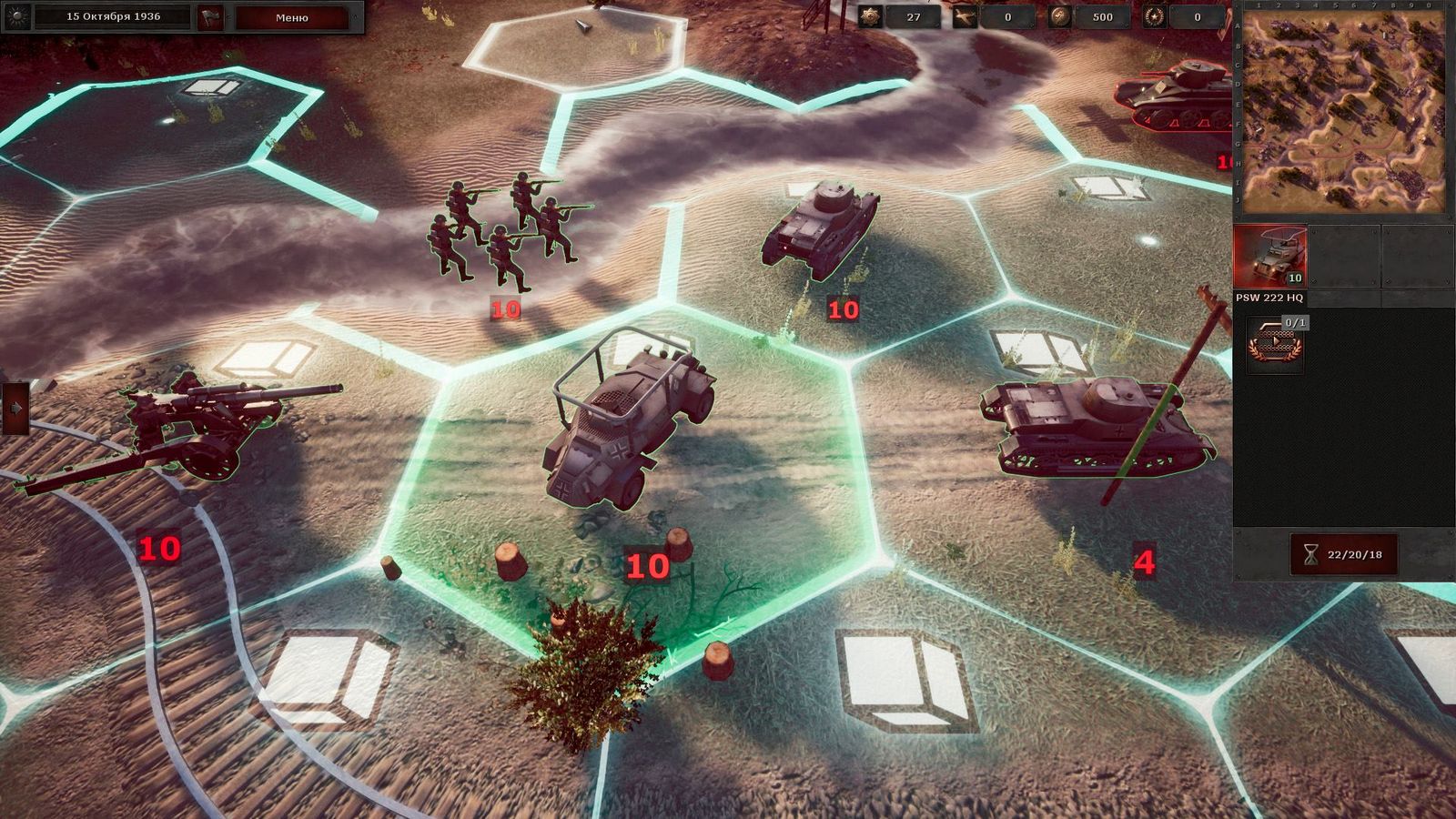The width and height of the screenshot is (1456, 819).
Task: Click the sun weather icon
Action: pyautogui.click(x=15, y=17)
